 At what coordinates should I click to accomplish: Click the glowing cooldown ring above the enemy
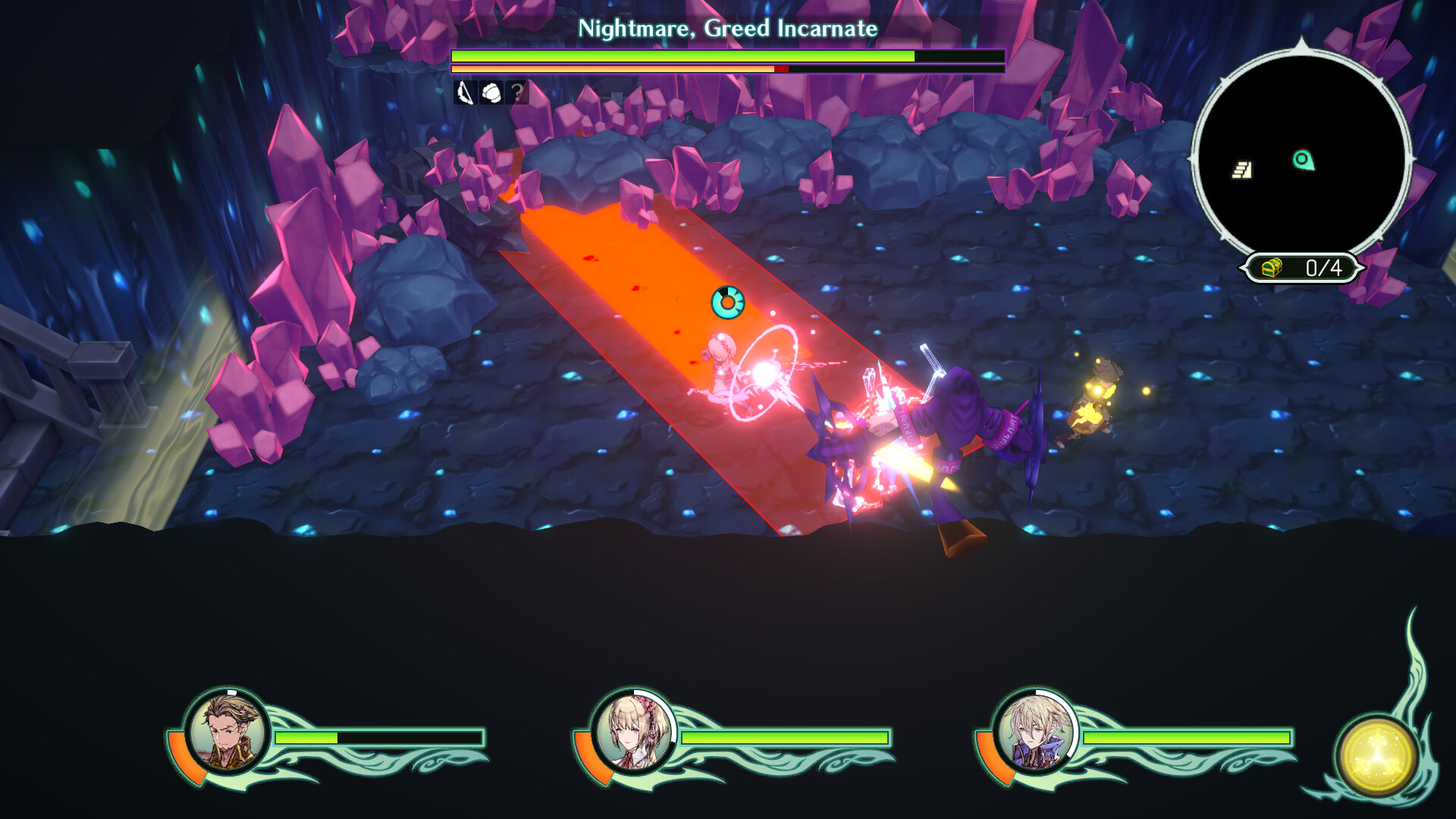pyautogui.click(x=726, y=301)
